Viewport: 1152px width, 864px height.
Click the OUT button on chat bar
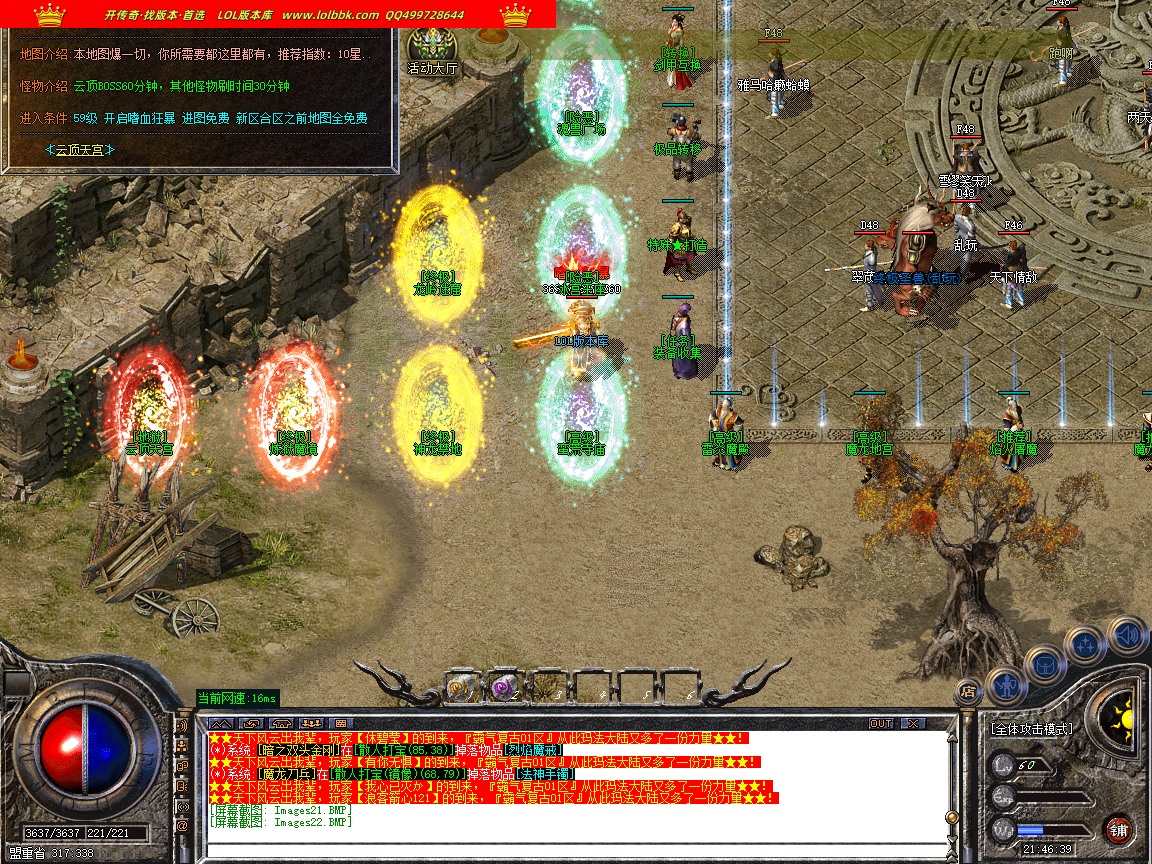coord(881,723)
